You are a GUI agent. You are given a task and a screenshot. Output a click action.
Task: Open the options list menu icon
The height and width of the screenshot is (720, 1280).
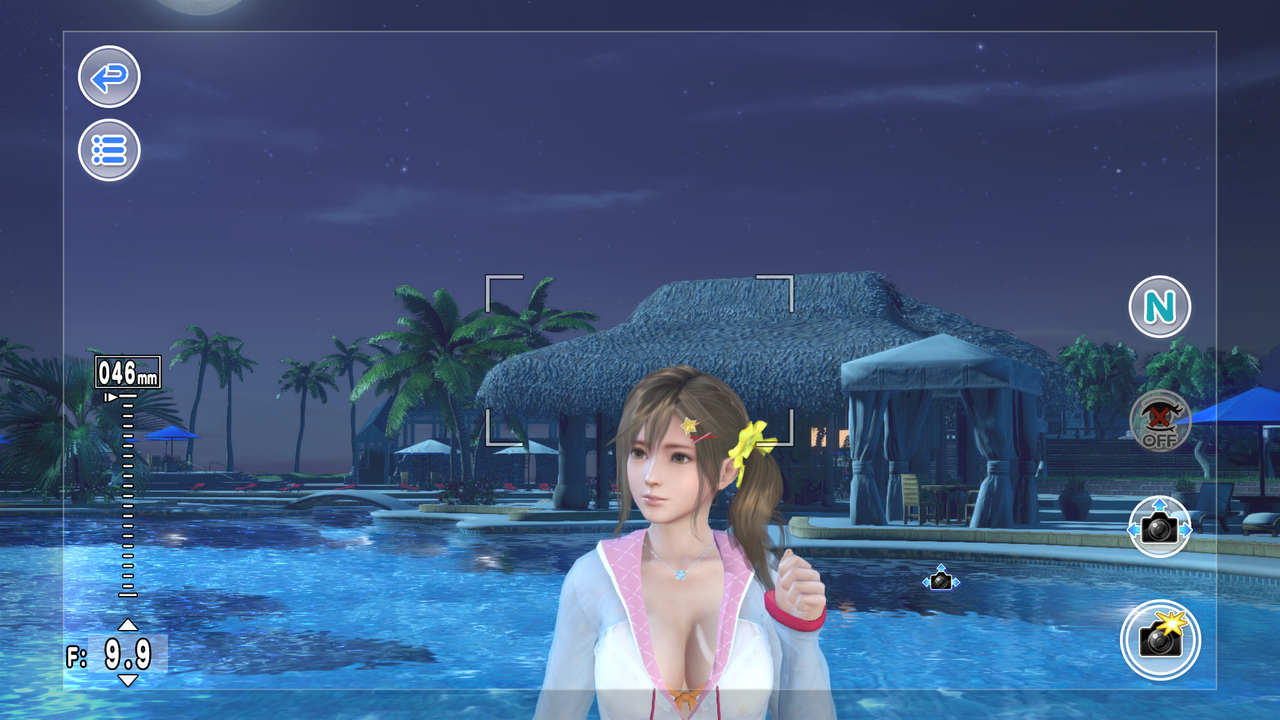(108, 148)
